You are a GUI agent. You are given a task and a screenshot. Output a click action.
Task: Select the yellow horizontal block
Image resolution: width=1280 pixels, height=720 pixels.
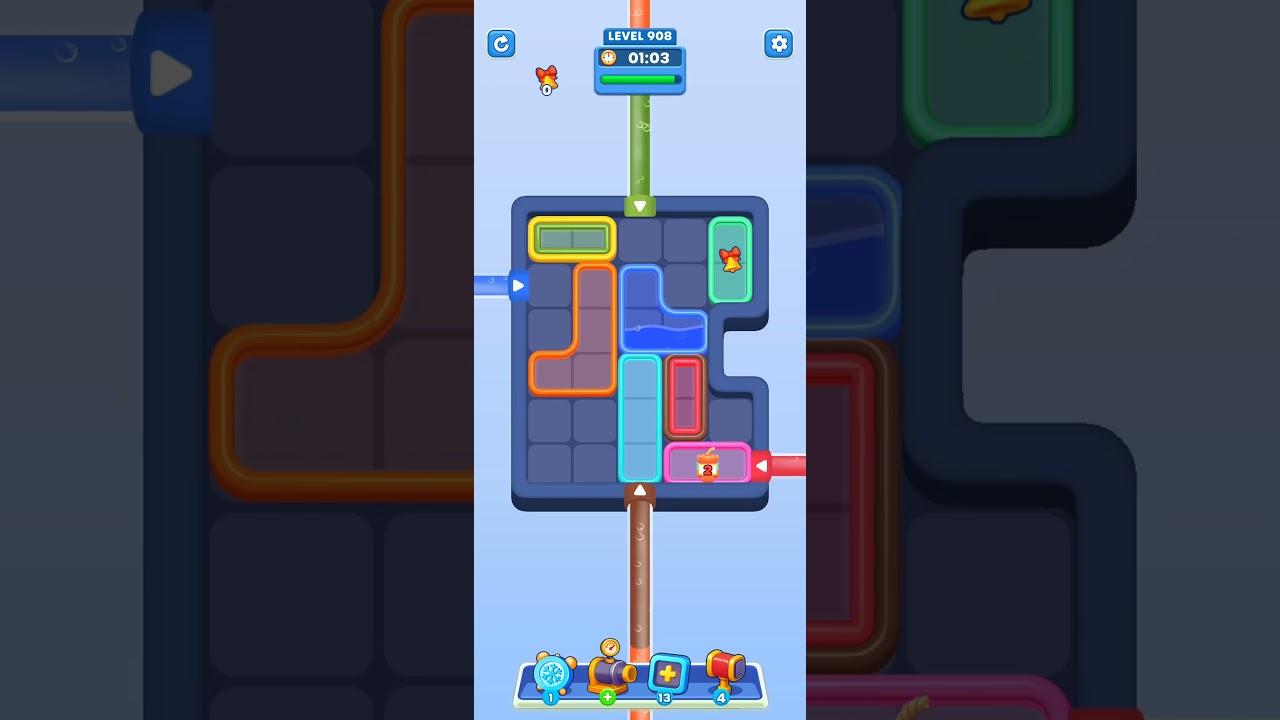pos(571,239)
